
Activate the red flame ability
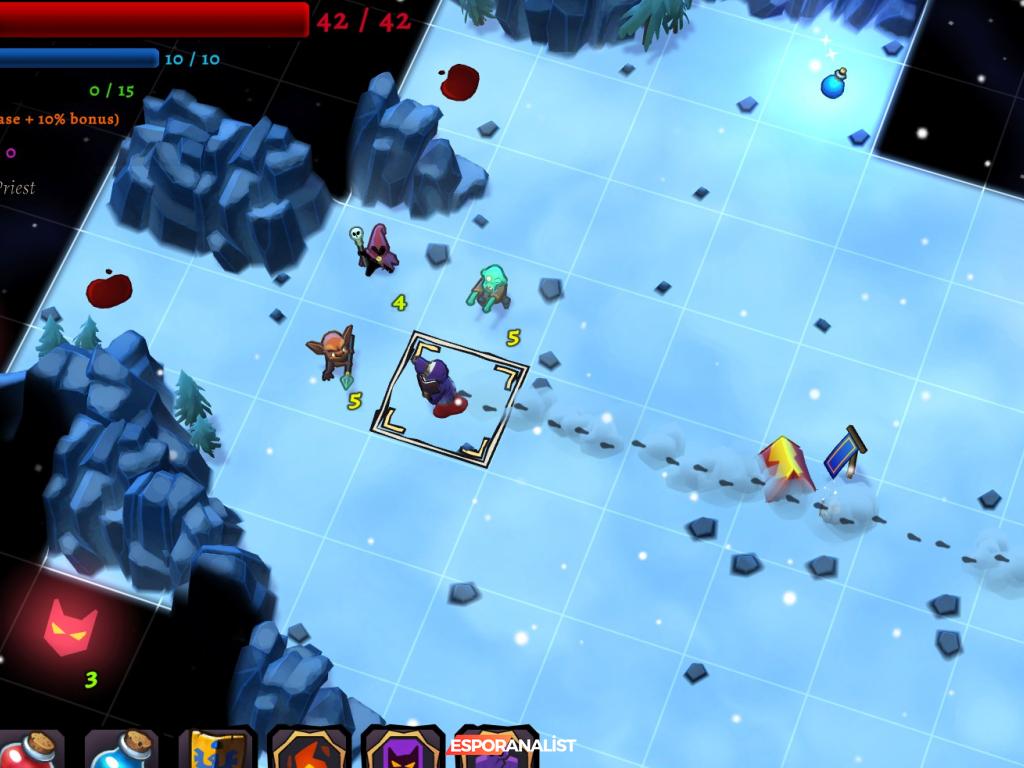point(309,750)
